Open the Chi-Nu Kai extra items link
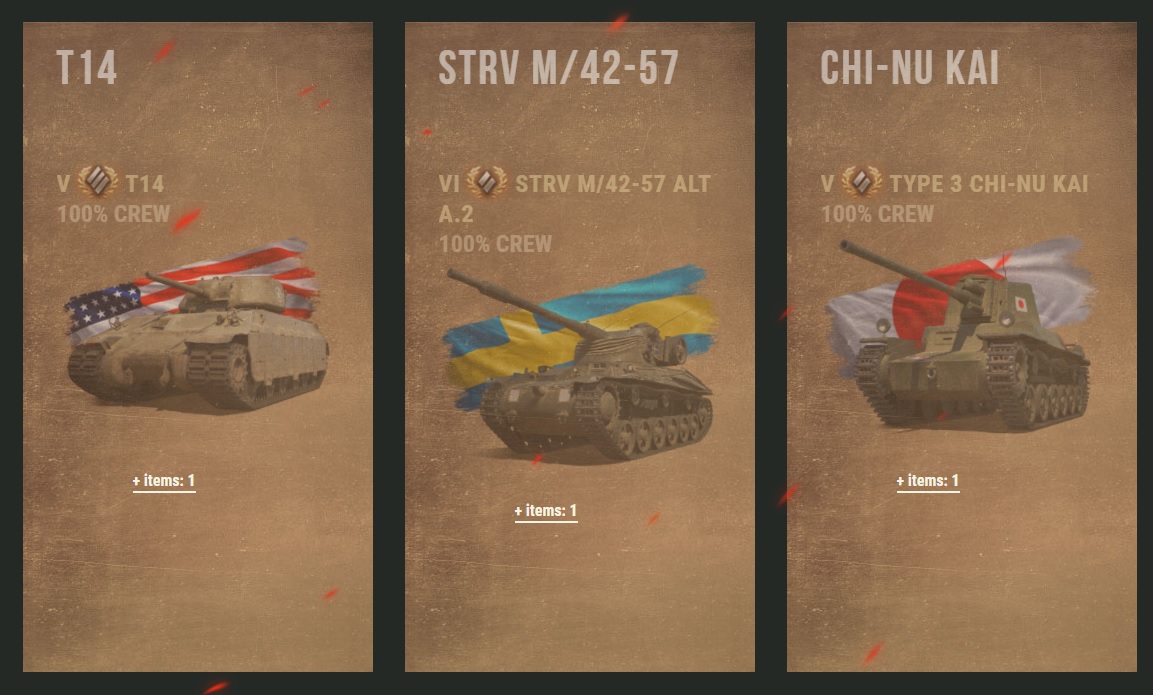This screenshot has height=695, width=1153. point(928,481)
